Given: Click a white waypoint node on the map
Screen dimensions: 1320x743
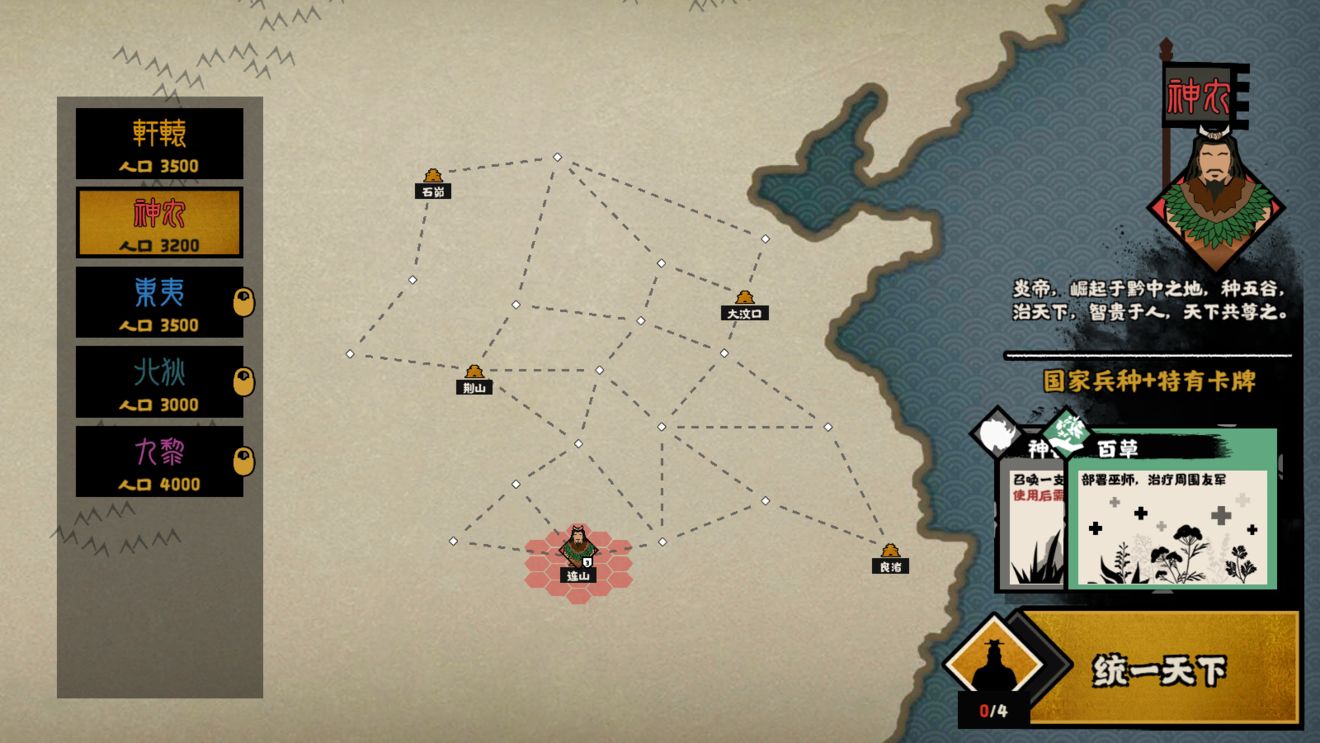Looking at the screenshot, I should [x=557, y=156].
